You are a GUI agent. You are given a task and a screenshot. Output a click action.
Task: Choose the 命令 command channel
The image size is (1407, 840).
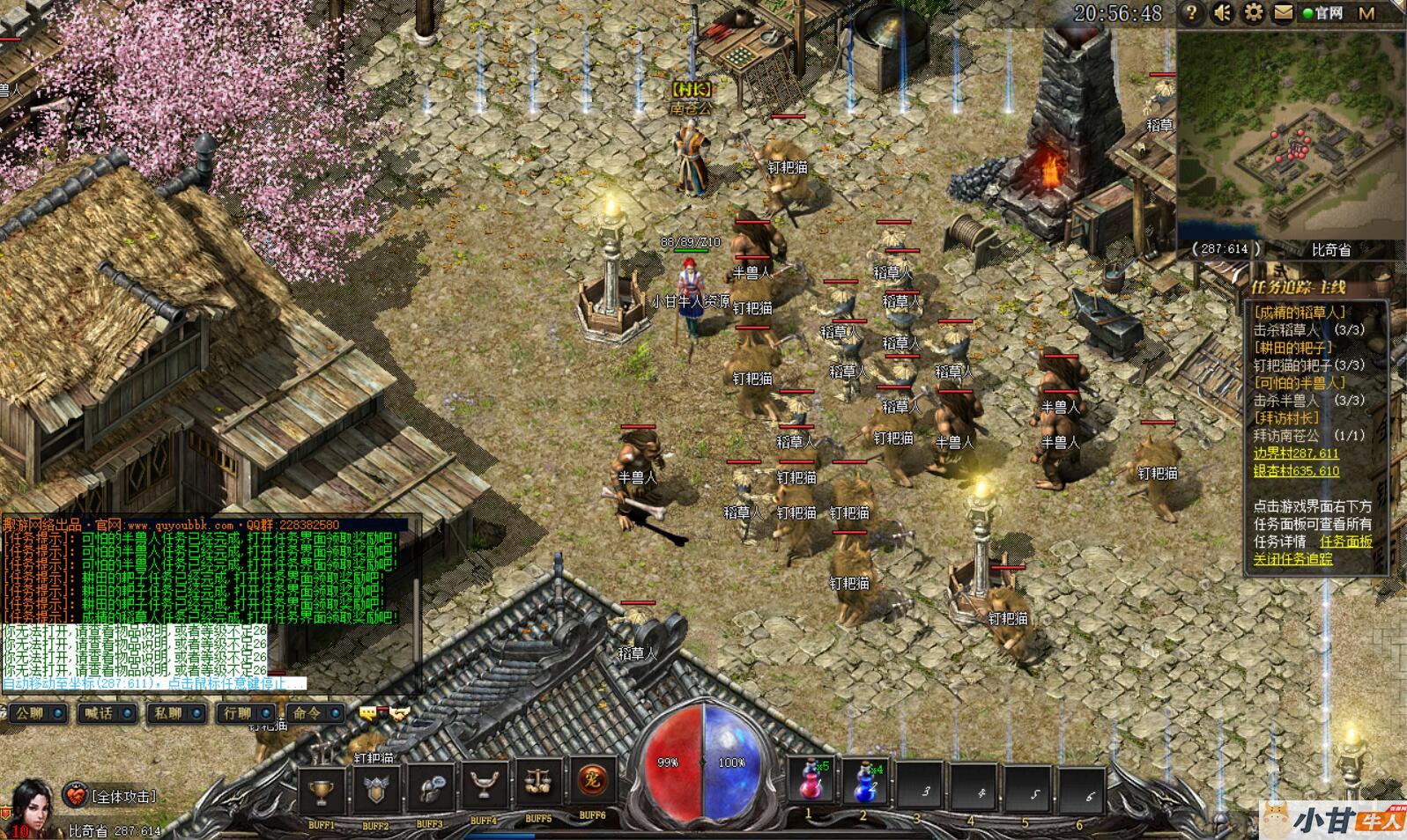314,712
